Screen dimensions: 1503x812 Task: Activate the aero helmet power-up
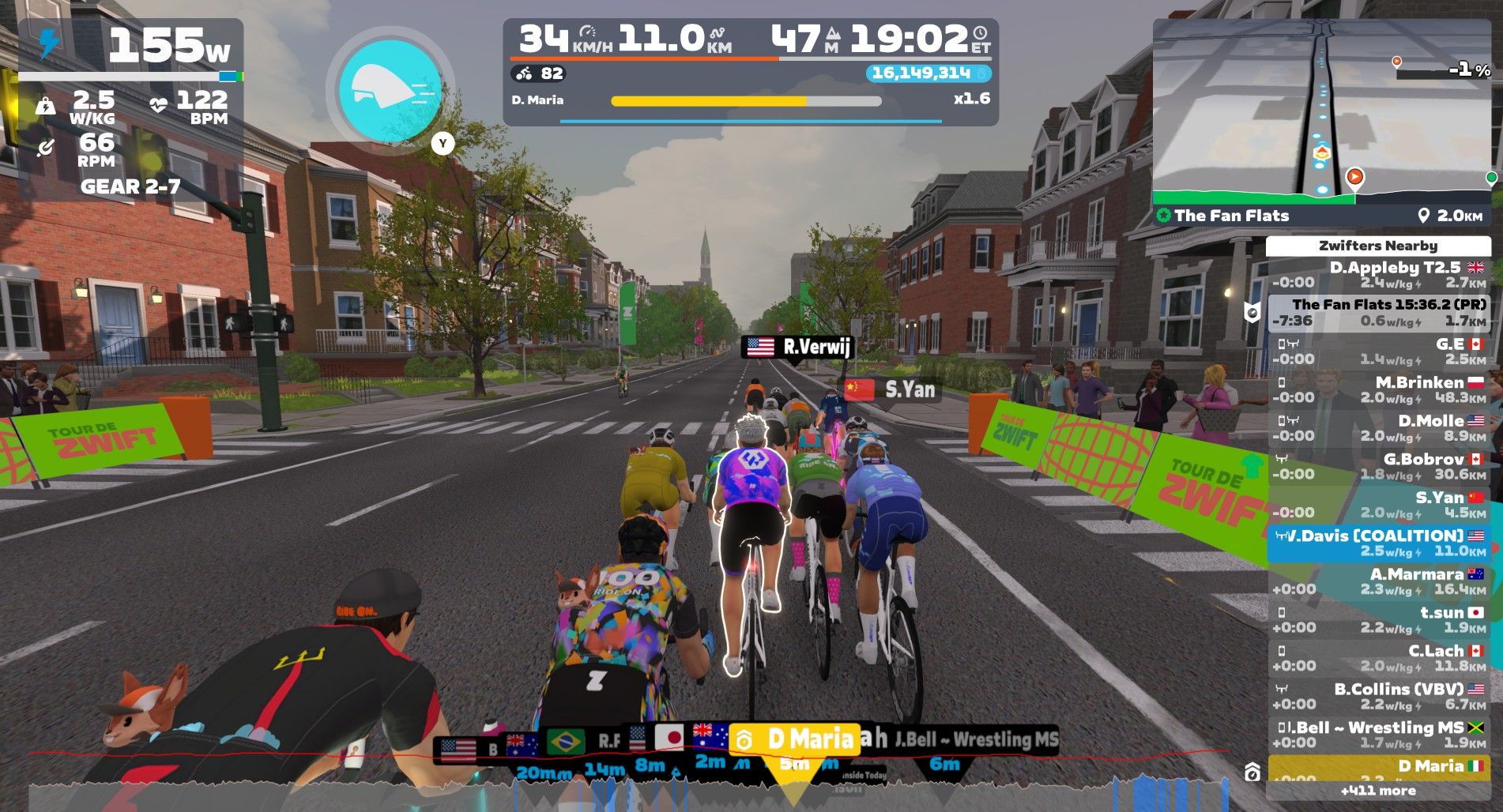tap(390, 91)
